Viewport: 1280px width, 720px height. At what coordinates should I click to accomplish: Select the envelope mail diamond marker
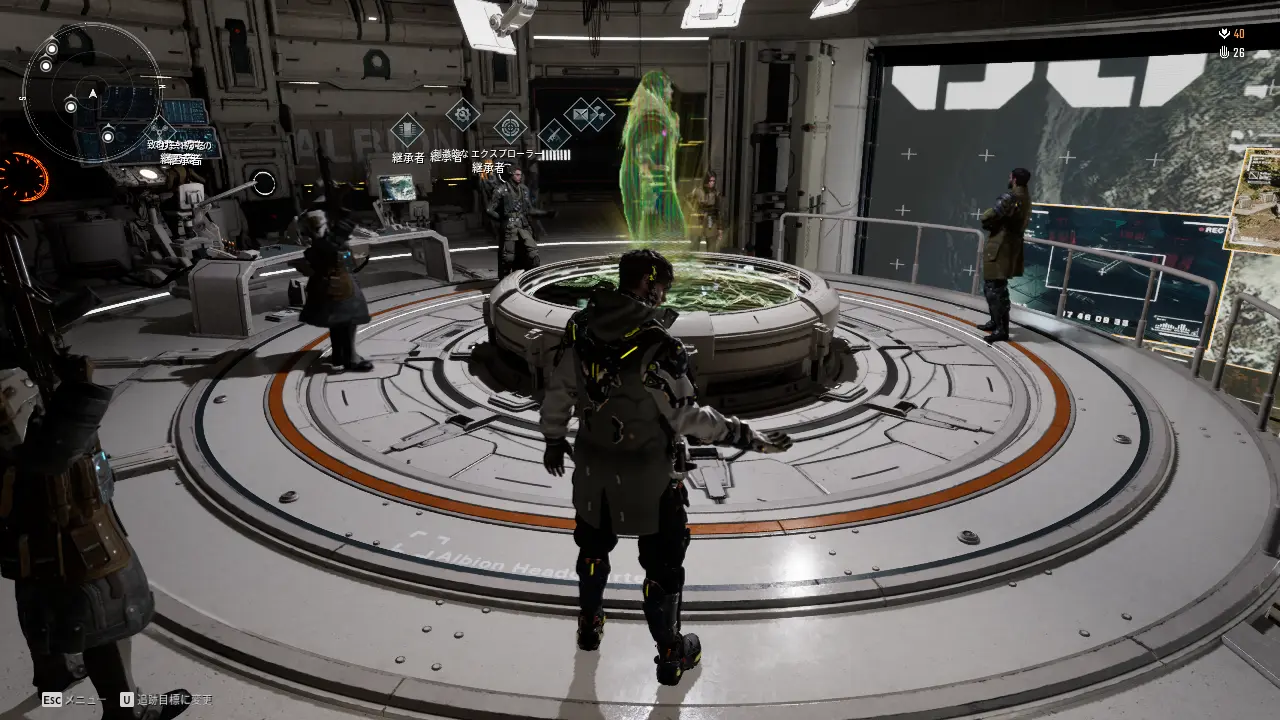pyautogui.click(x=580, y=114)
